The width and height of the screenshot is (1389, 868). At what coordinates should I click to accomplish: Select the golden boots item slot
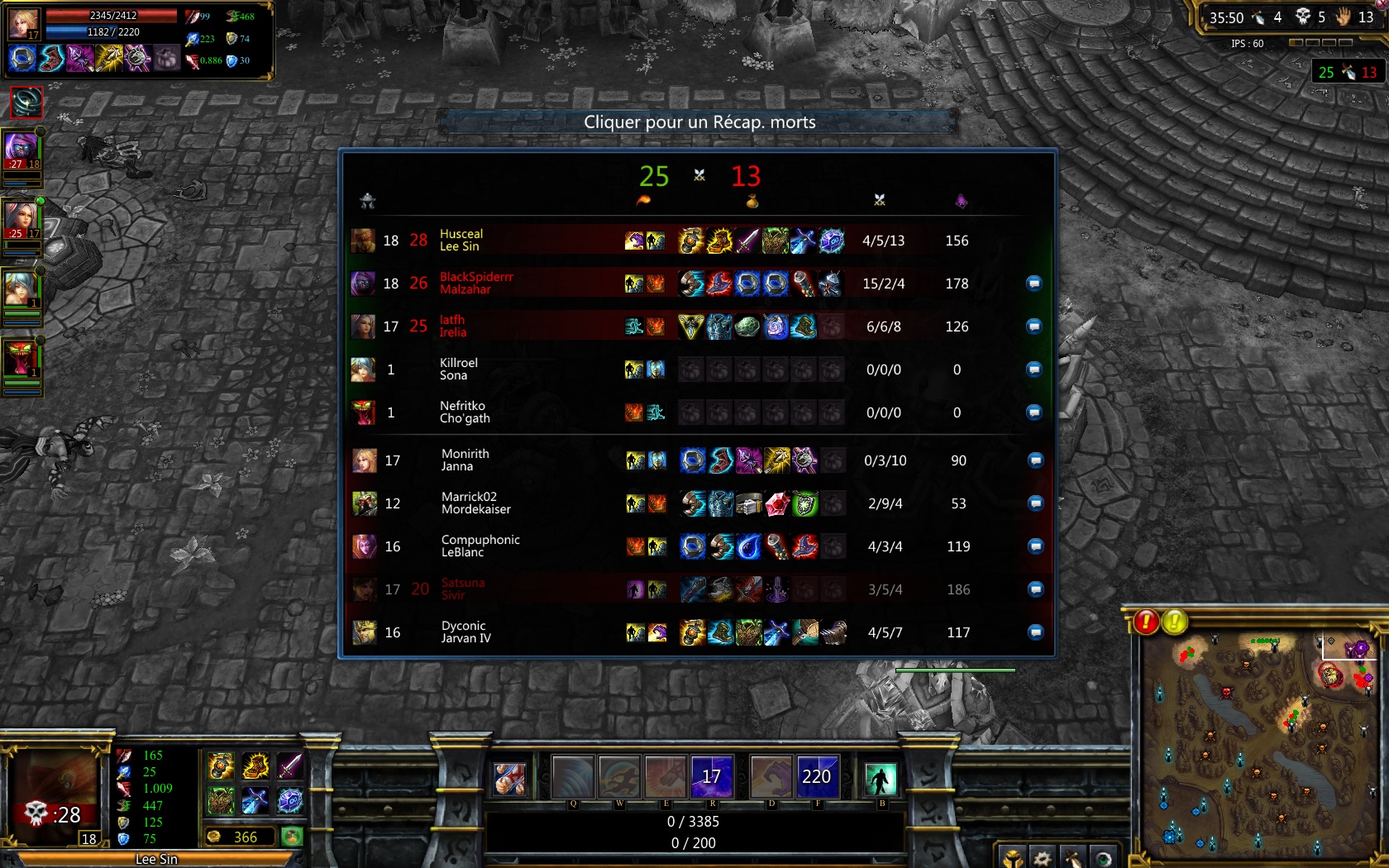coord(255,766)
